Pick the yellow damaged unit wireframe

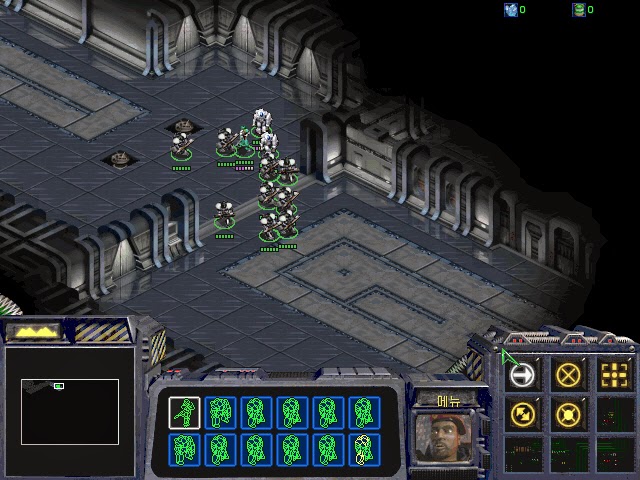click(364, 450)
